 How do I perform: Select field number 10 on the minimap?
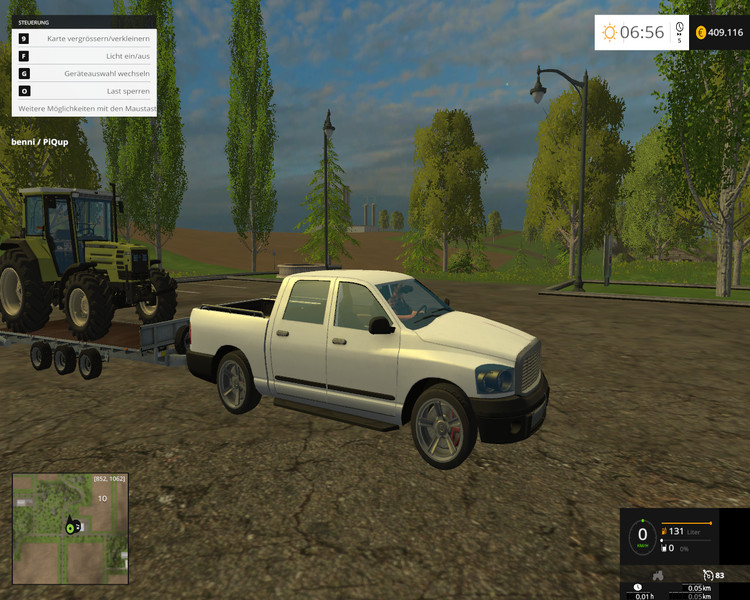click(x=102, y=497)
